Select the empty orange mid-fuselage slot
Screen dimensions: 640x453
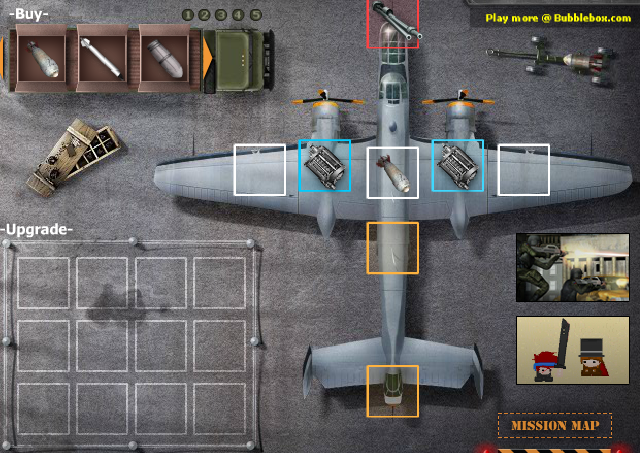pyautogui.click(x=392, y=247)
